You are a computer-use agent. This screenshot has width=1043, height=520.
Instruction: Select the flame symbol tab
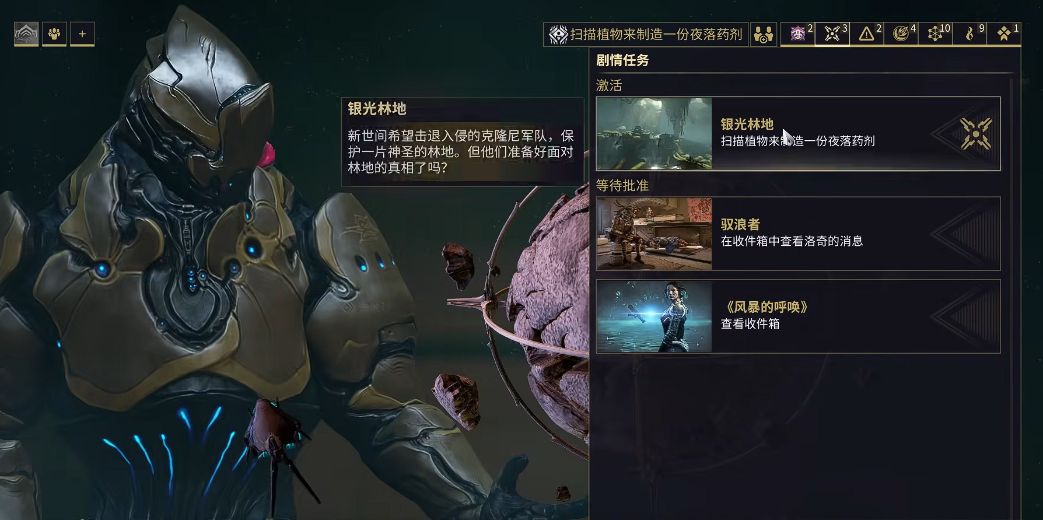click(970, 34)
